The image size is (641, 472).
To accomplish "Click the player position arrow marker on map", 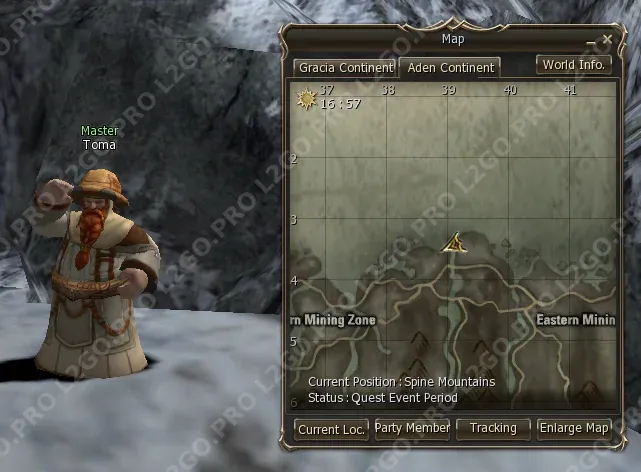I will (x=454, y=243).
